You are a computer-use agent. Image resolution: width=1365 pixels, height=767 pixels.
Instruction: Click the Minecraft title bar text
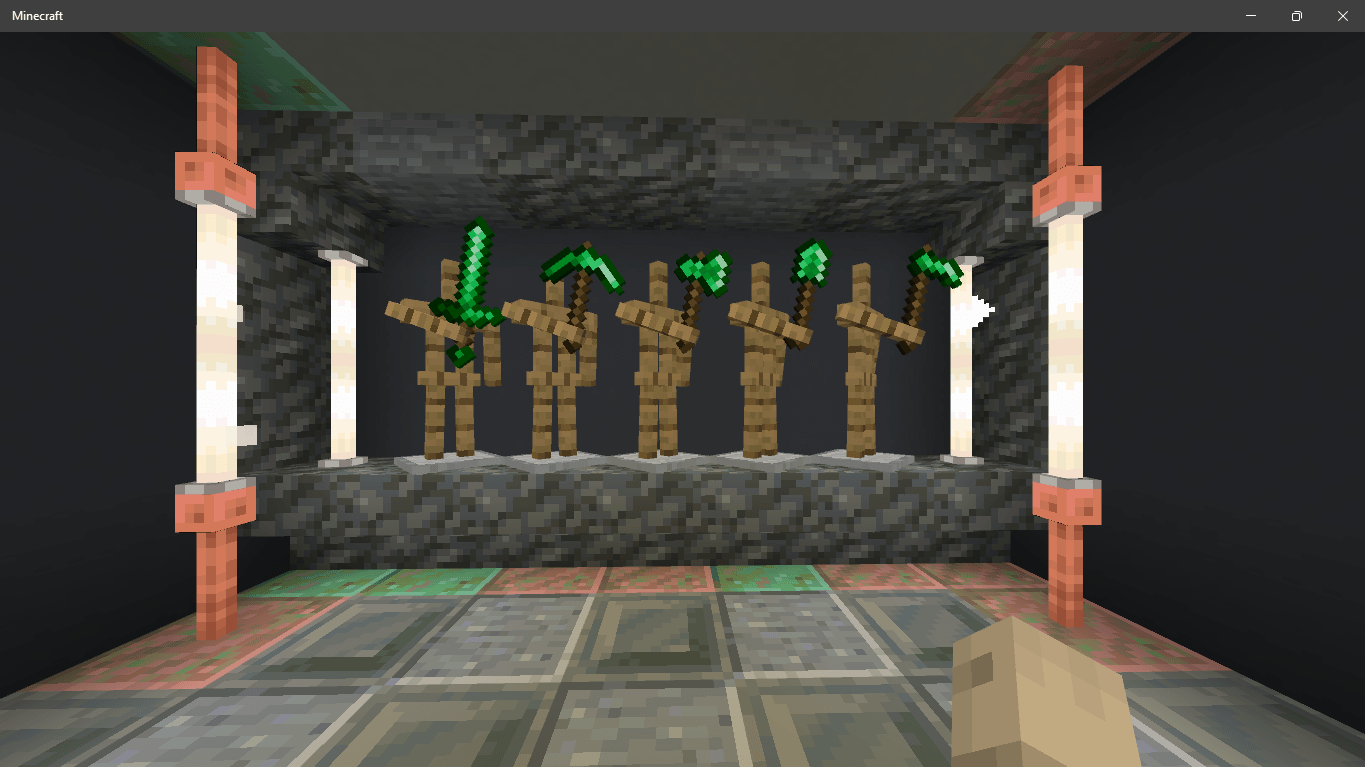click(x=37, y=15)
